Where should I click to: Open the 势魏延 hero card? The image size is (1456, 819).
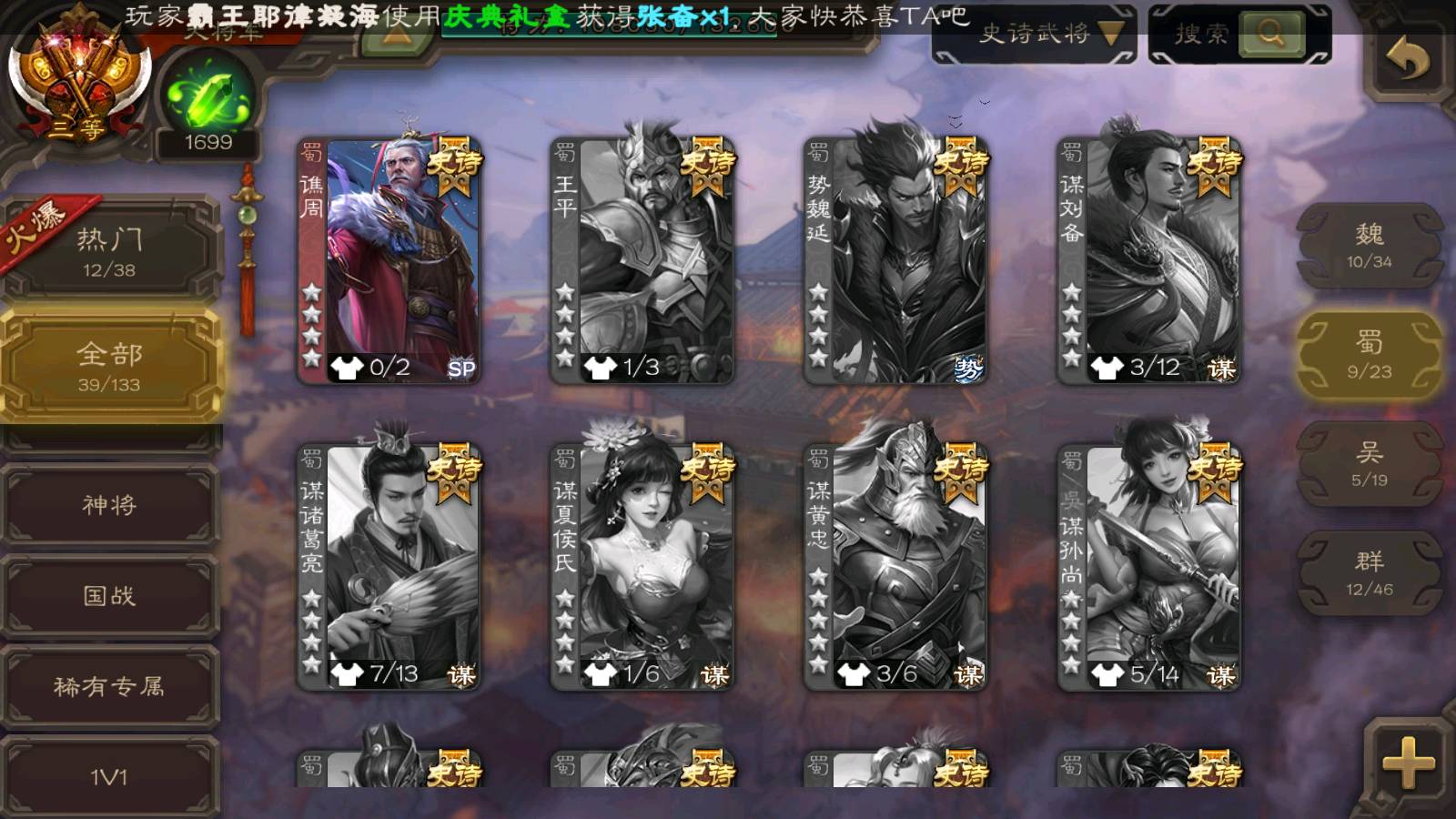[895, 259]
